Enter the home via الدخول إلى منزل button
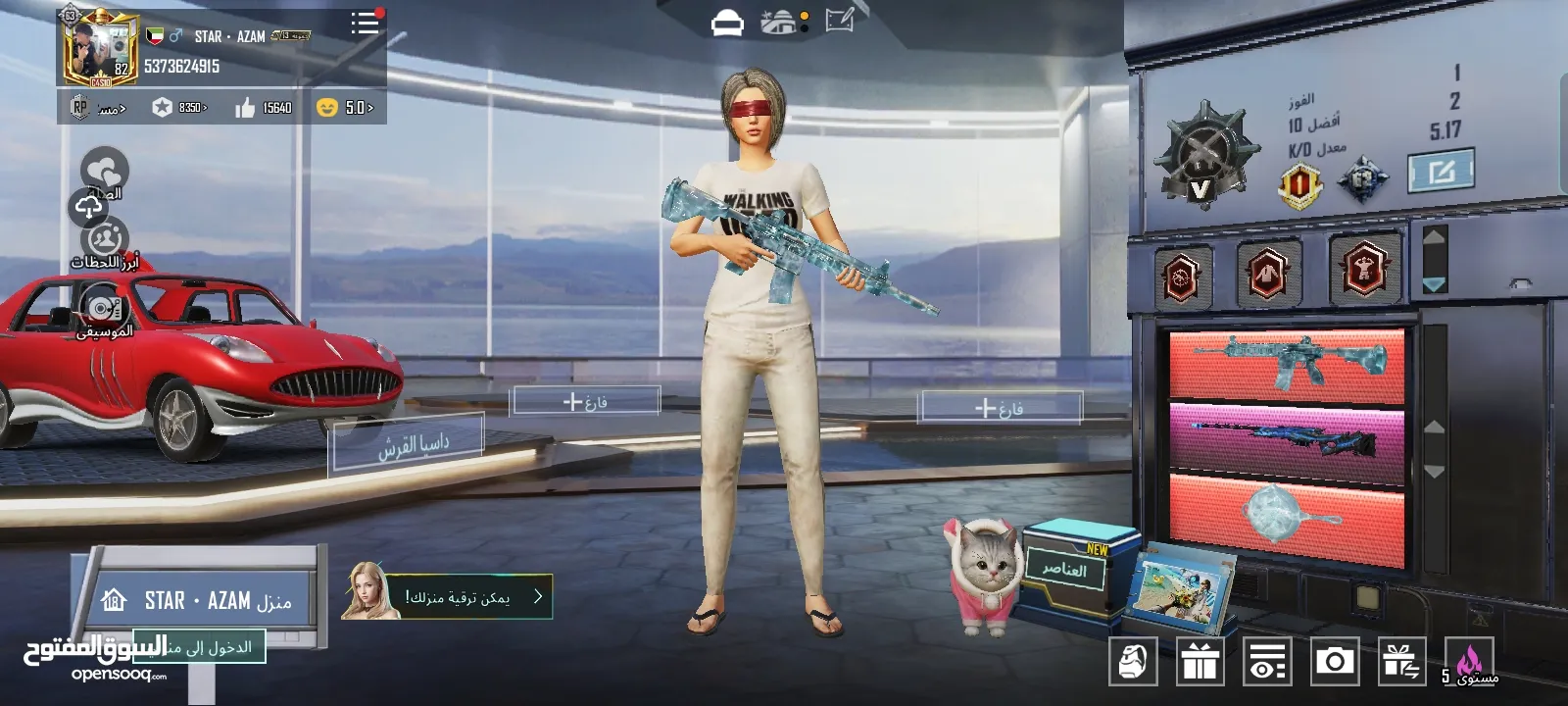This screenshot has width=1568, height=706. pos(201,647)
